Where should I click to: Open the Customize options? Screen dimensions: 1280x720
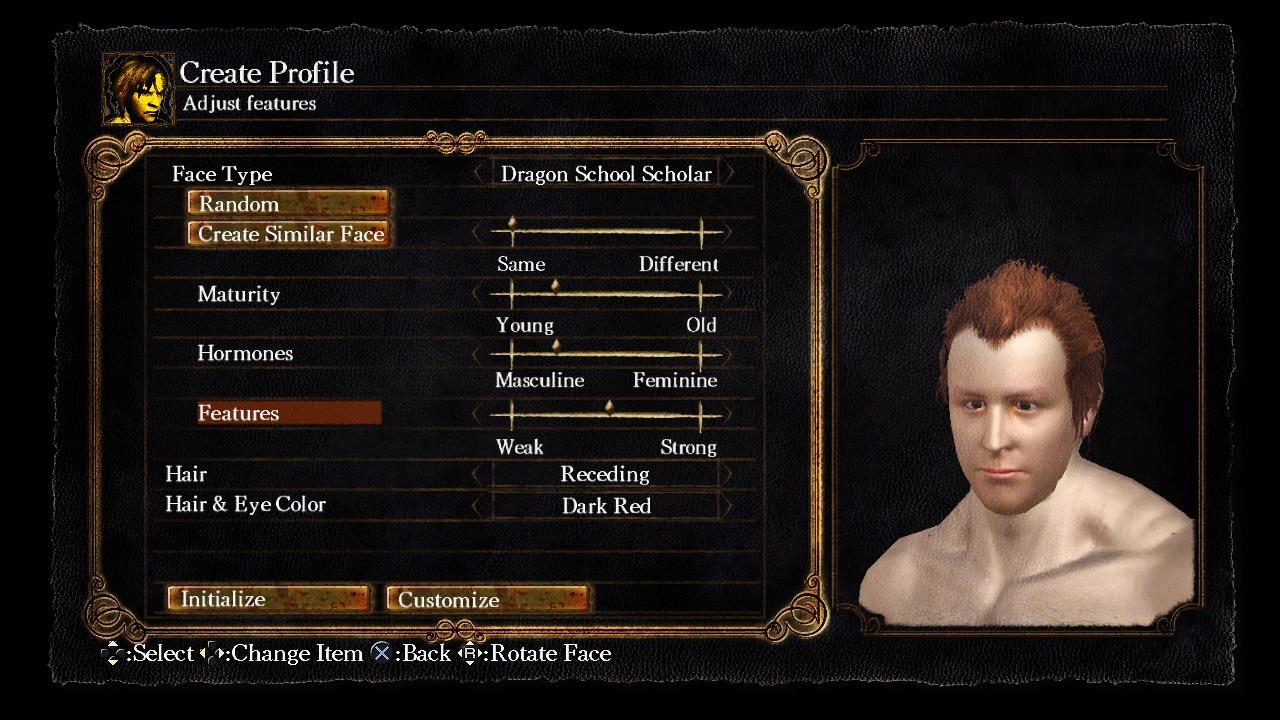(487, 599)
